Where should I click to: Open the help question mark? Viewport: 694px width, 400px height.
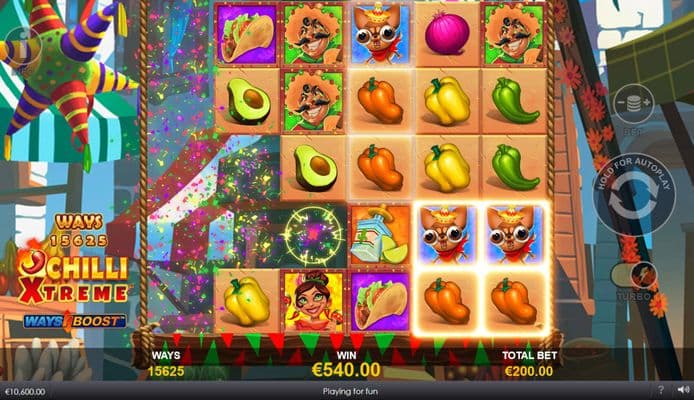[x=660, y=390]
